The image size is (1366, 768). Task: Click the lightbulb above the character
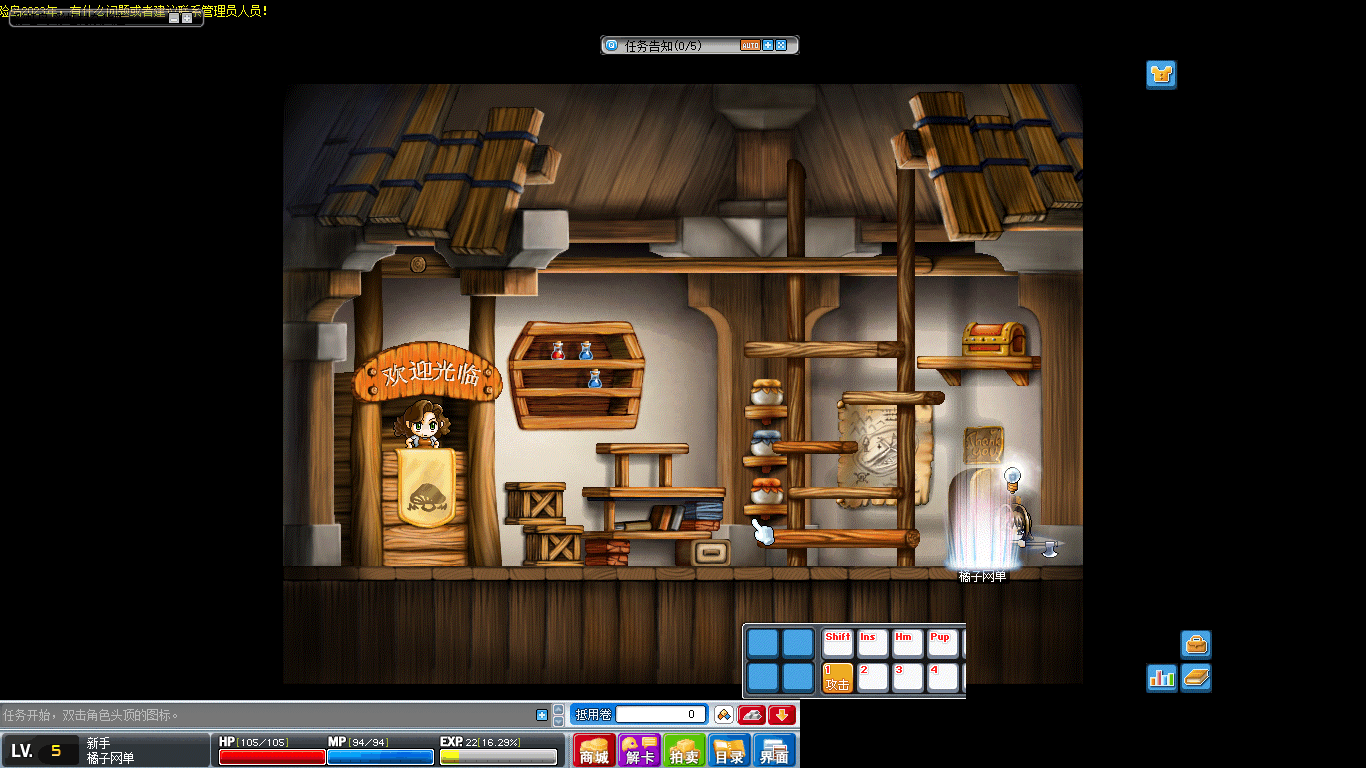click(1012, 476)
